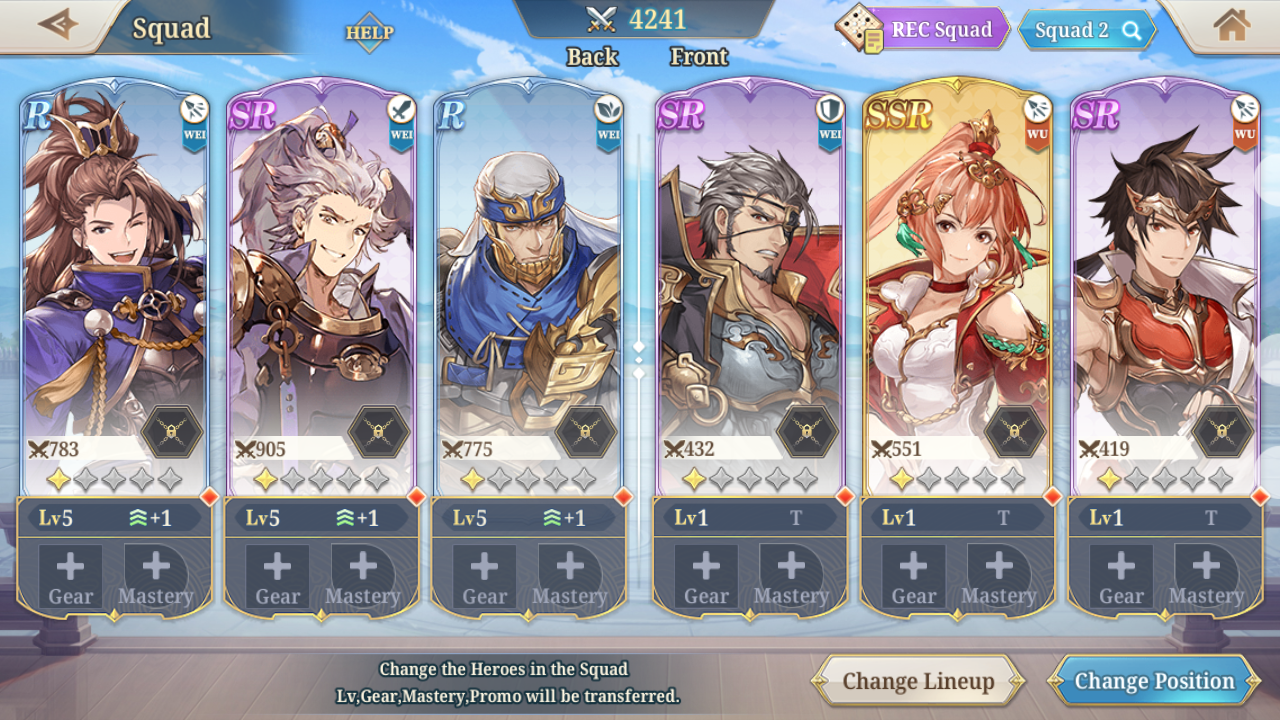1280x720 pixels.
Task: Open Gear slot under the 783 power hero
Action: click(x=70, y=577)
